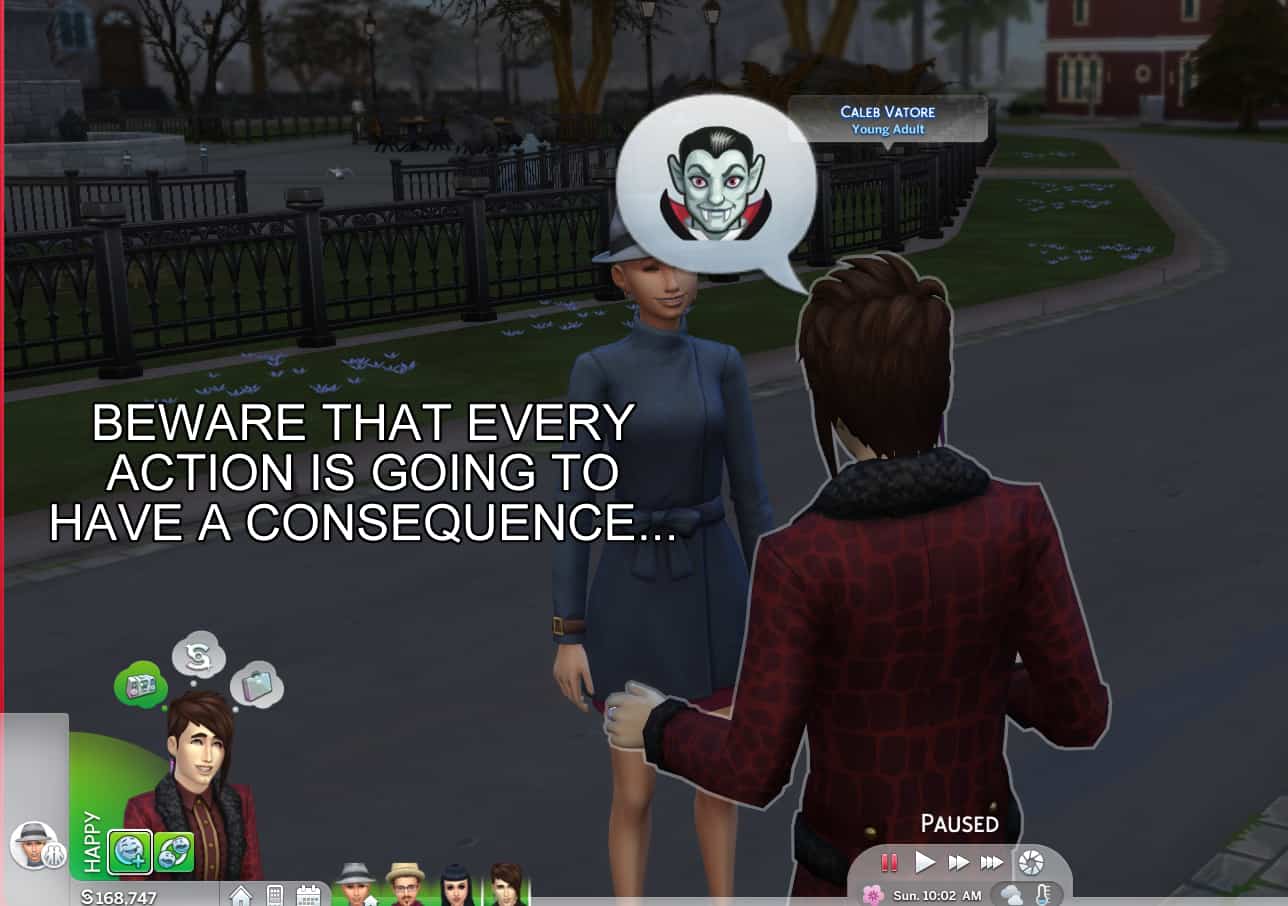The image size is (1288, 906).
Task: Click the two-faces swap moodlet icon
Action: coord(174,851)
